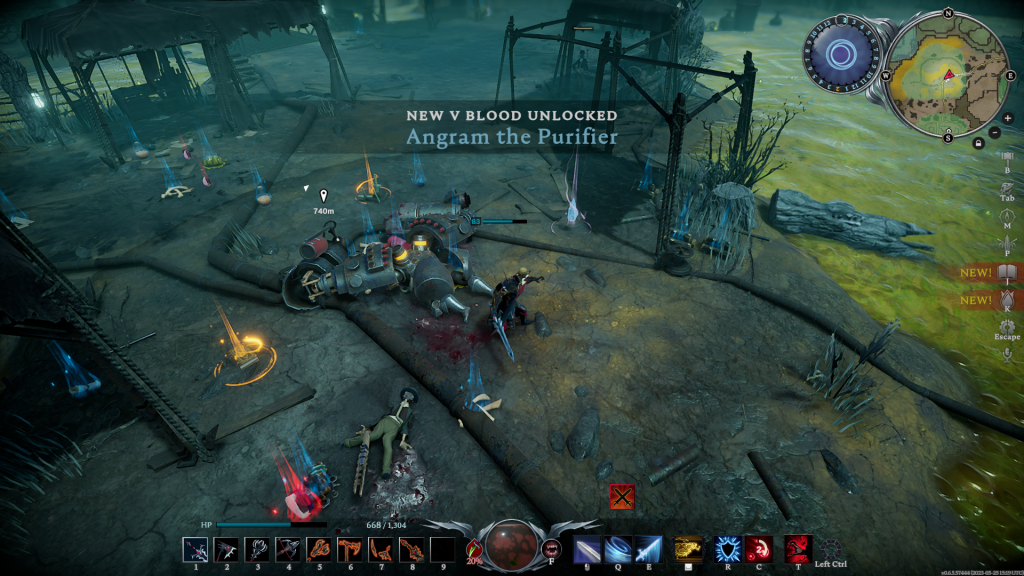The height and width of the screenshot is (576, 1024).
Task: Open the book icon marked NEW
Action: [1006, 272]
